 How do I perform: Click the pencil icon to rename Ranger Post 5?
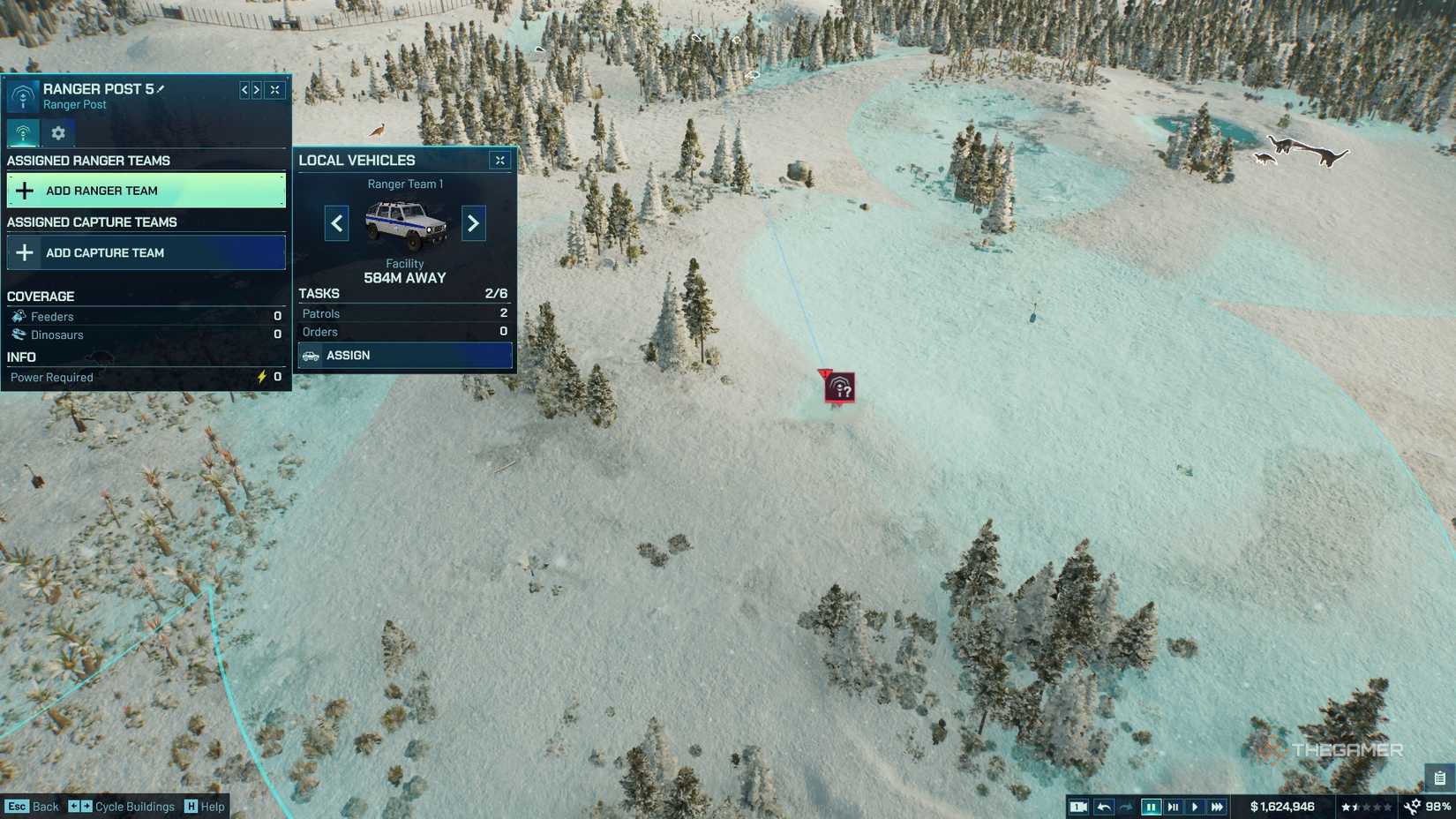161,89
